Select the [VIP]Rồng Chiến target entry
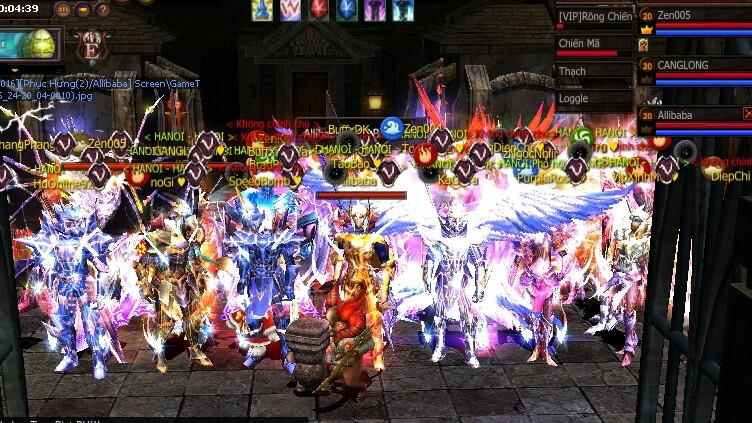This screenshot has width=752, height=423. point(594,17)
